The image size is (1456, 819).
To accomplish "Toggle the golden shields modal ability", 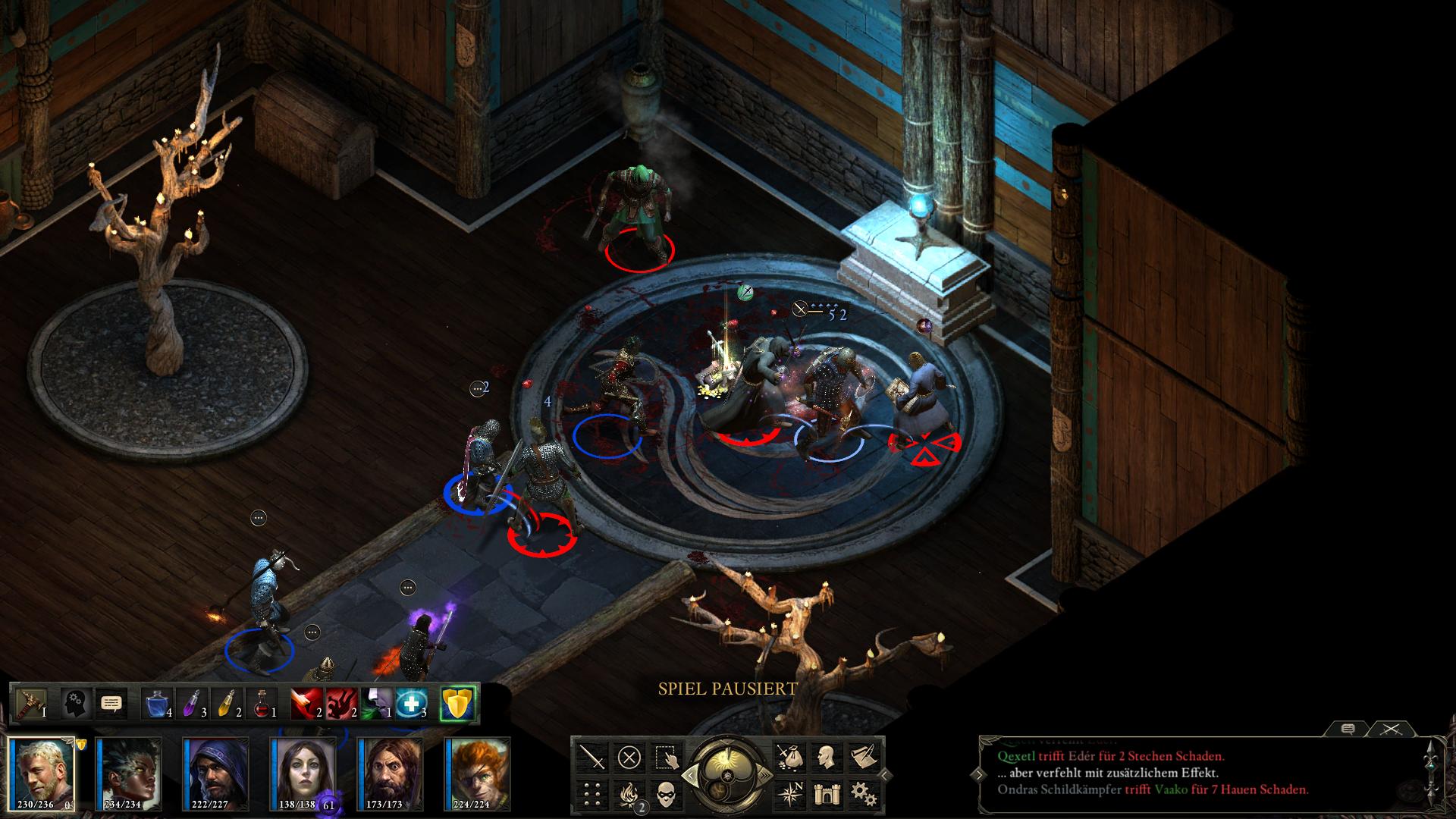I will click(457, 704).
